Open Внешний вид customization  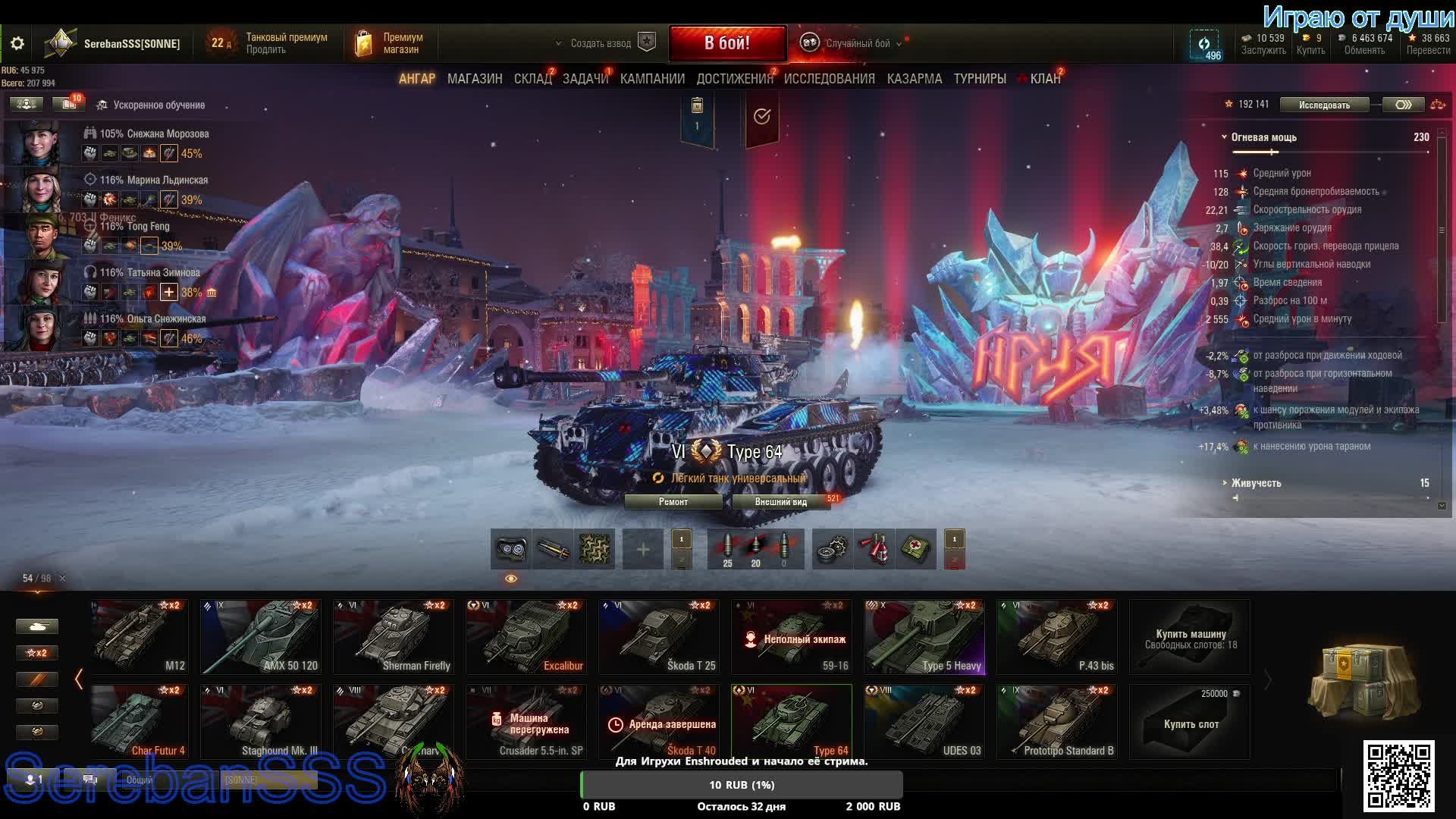click(780, 502)
